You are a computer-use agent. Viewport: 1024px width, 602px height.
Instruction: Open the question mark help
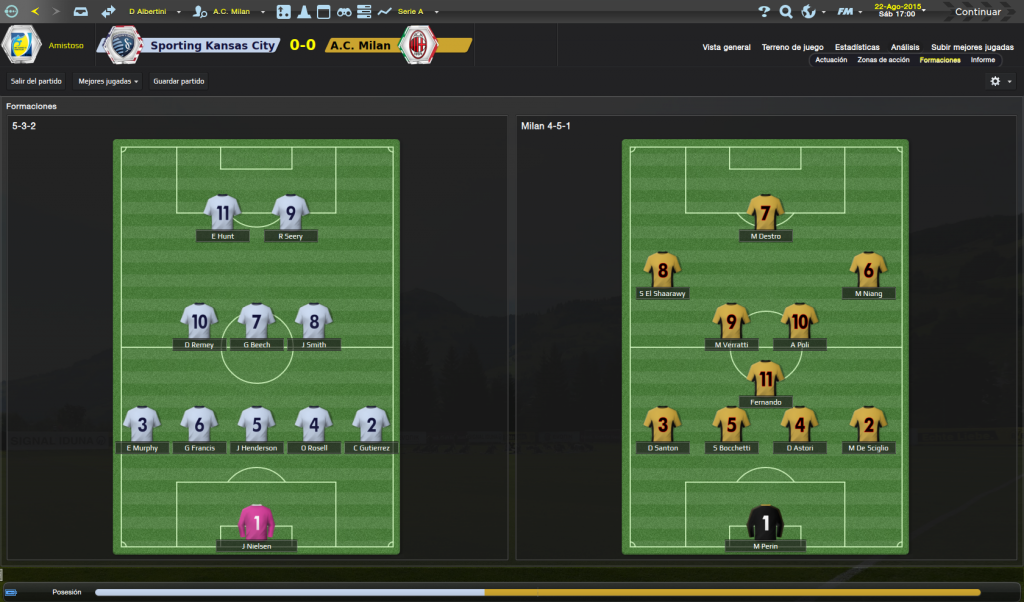[764, 12]
